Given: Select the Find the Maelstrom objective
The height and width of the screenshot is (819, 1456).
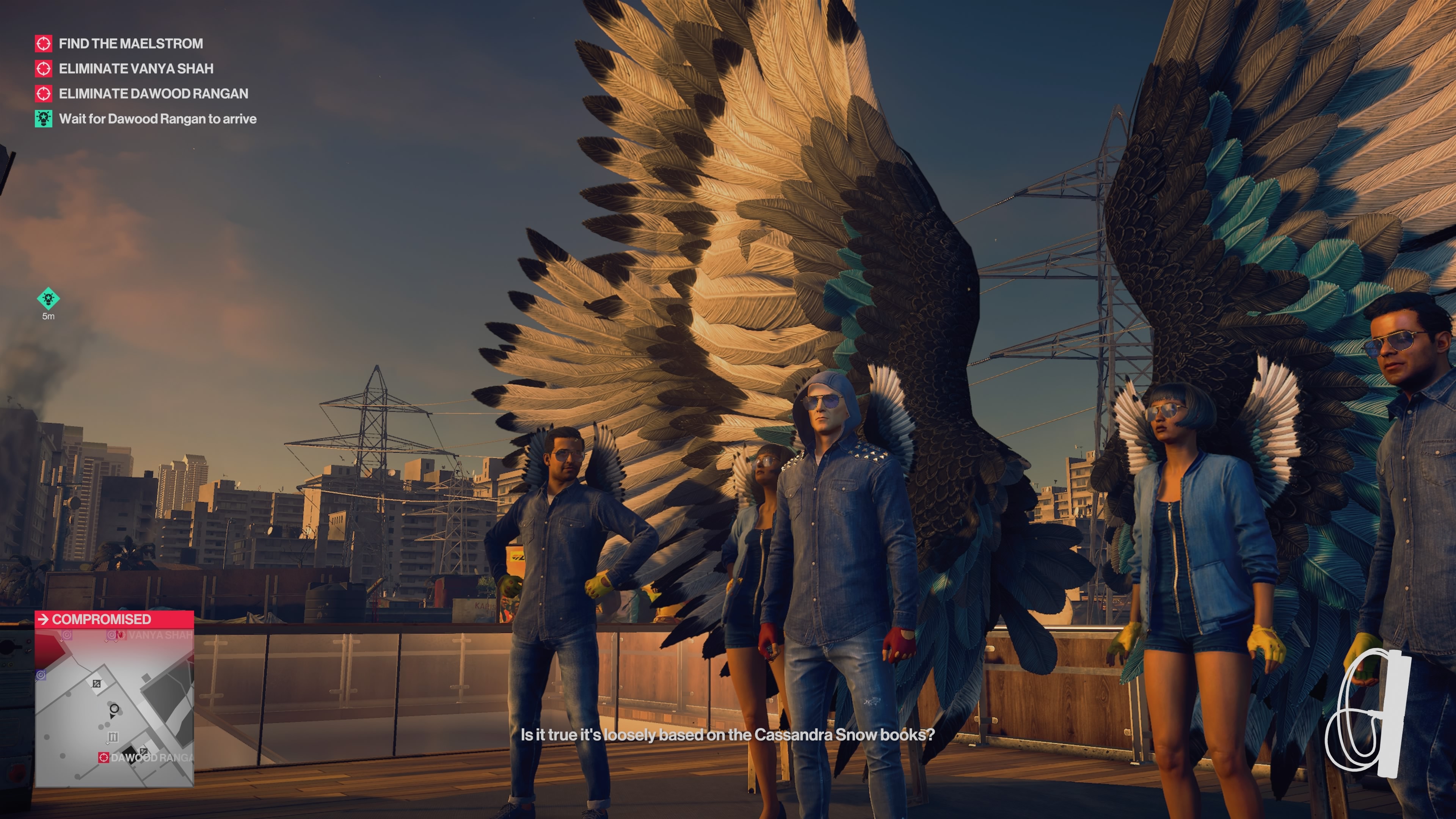Looking at the screenshot, I should click(x=130, y=44).
